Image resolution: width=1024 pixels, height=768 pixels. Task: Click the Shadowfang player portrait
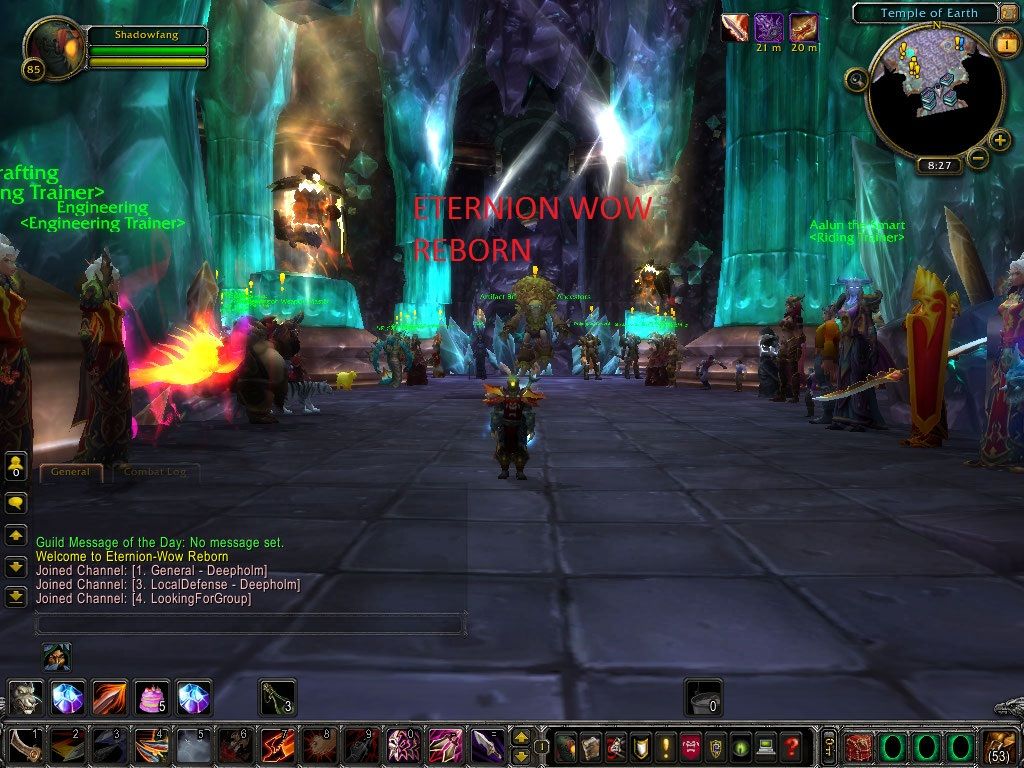click(x=53, y=48)
